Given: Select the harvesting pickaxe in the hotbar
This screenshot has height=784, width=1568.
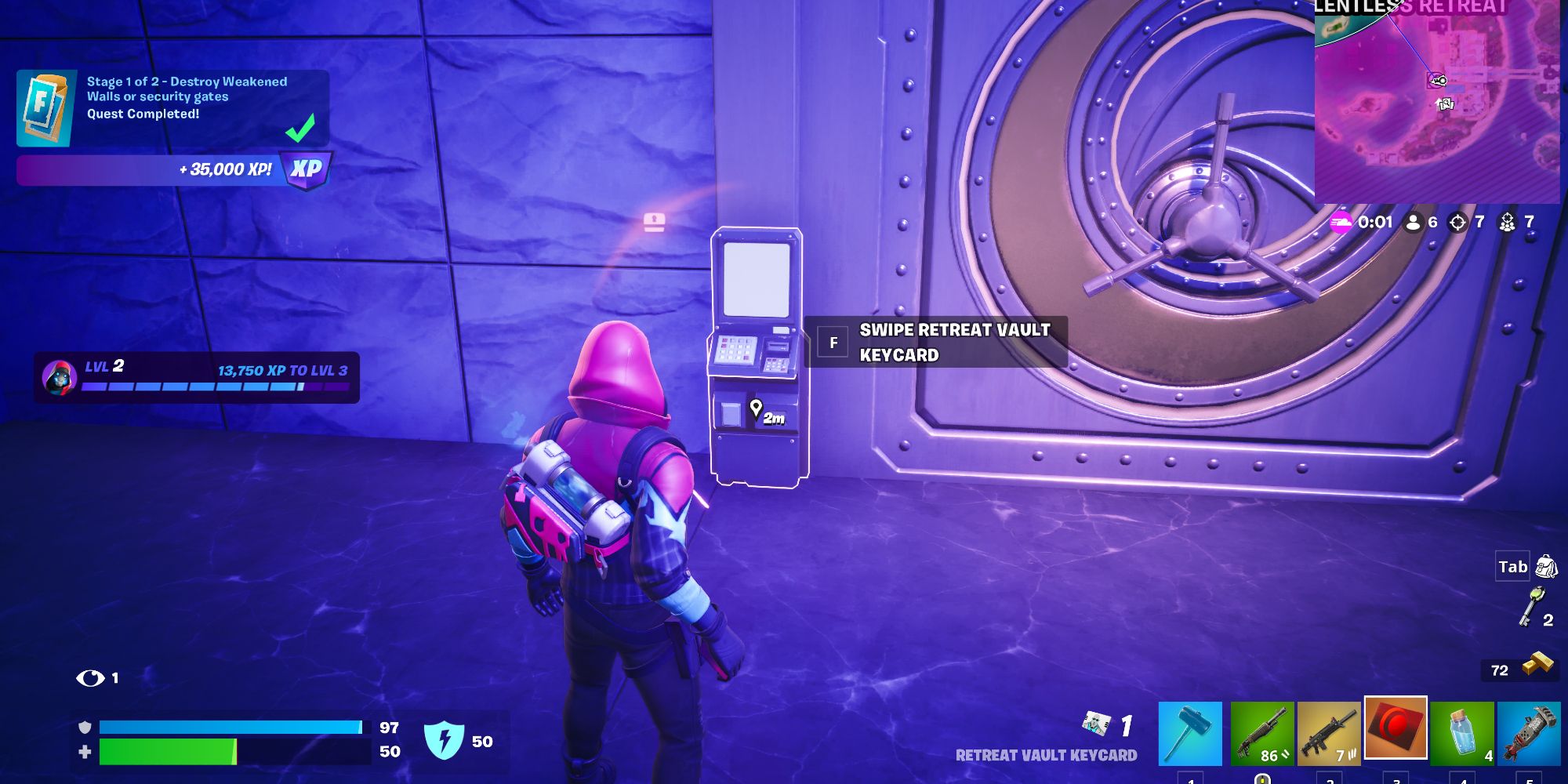Looking at the screenshot, I should tap(1192, 733).
